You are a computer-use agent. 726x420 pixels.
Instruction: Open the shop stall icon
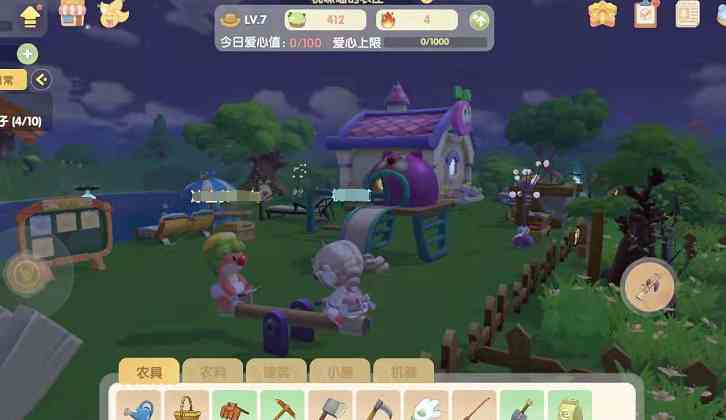coord(72,14)
